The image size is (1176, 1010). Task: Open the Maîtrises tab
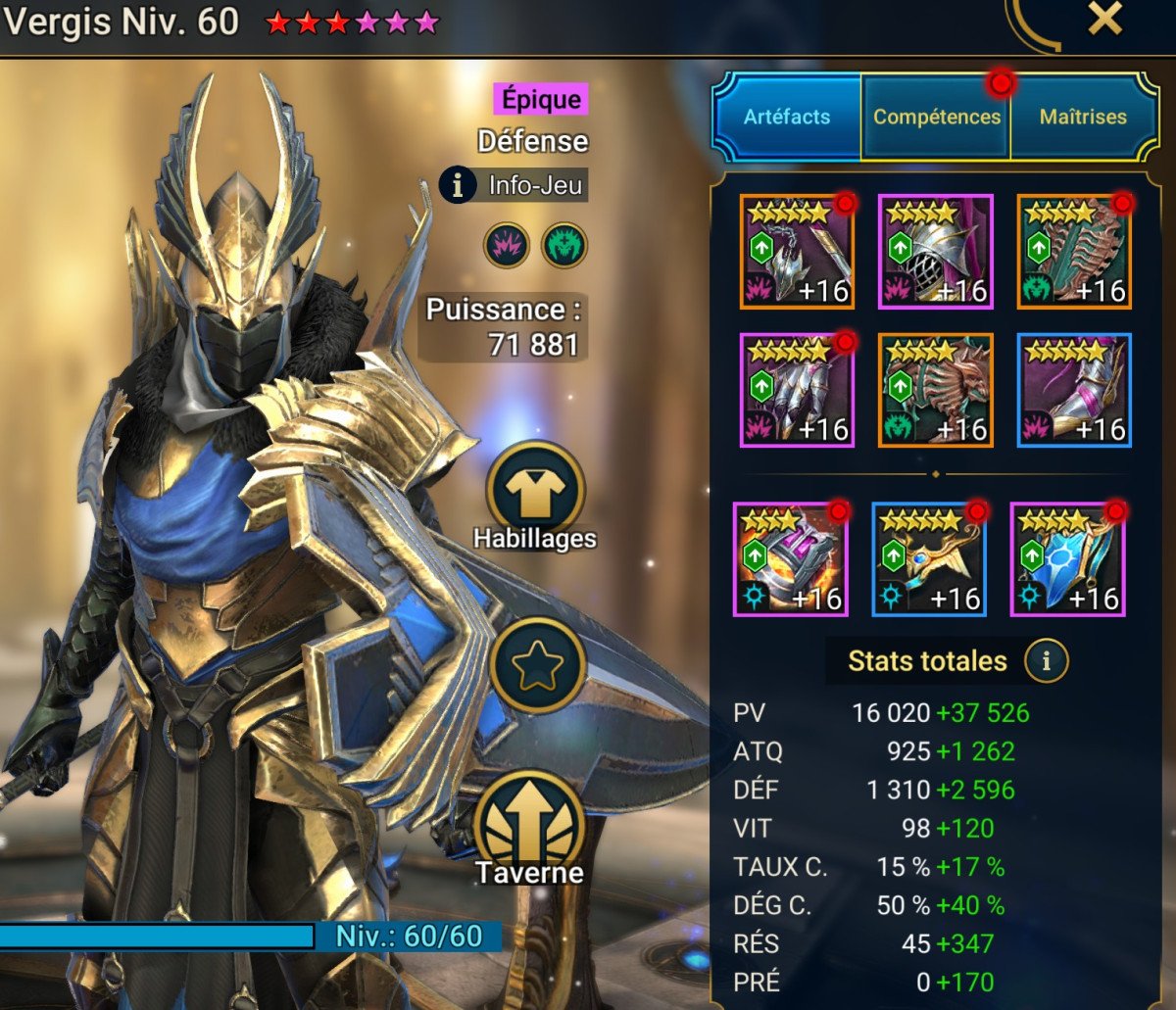click(1082, 118)
